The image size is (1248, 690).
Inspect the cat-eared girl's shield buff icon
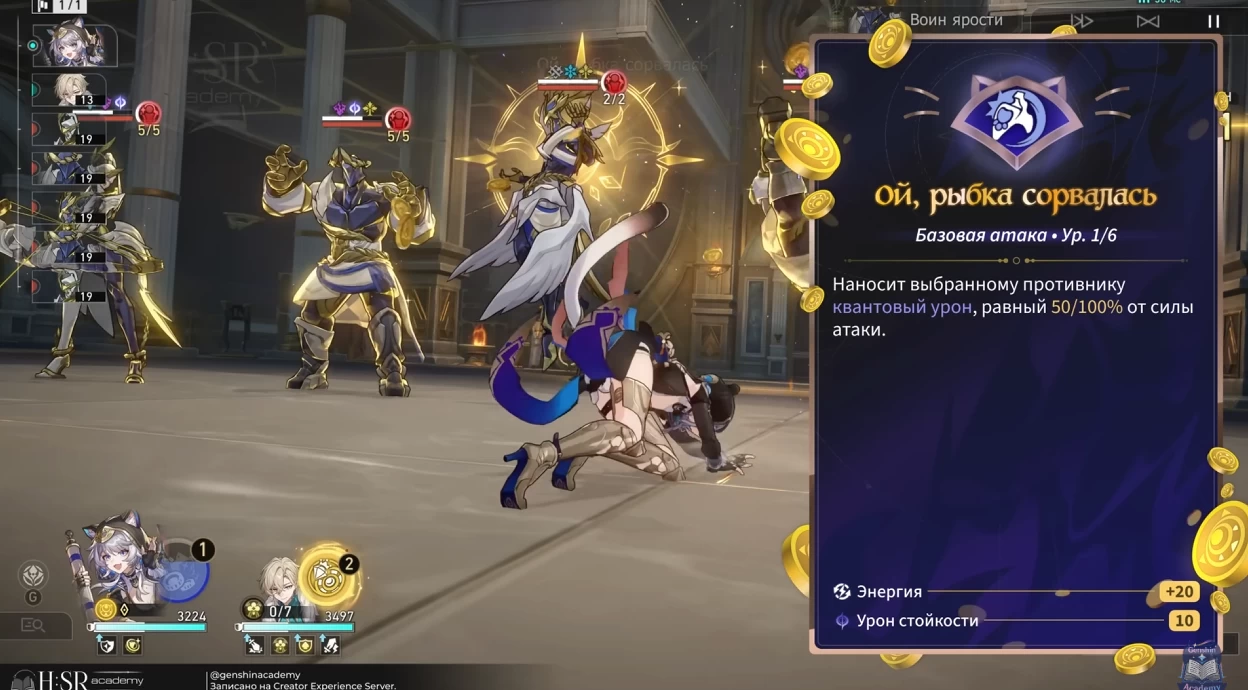(x=106, y=646)
